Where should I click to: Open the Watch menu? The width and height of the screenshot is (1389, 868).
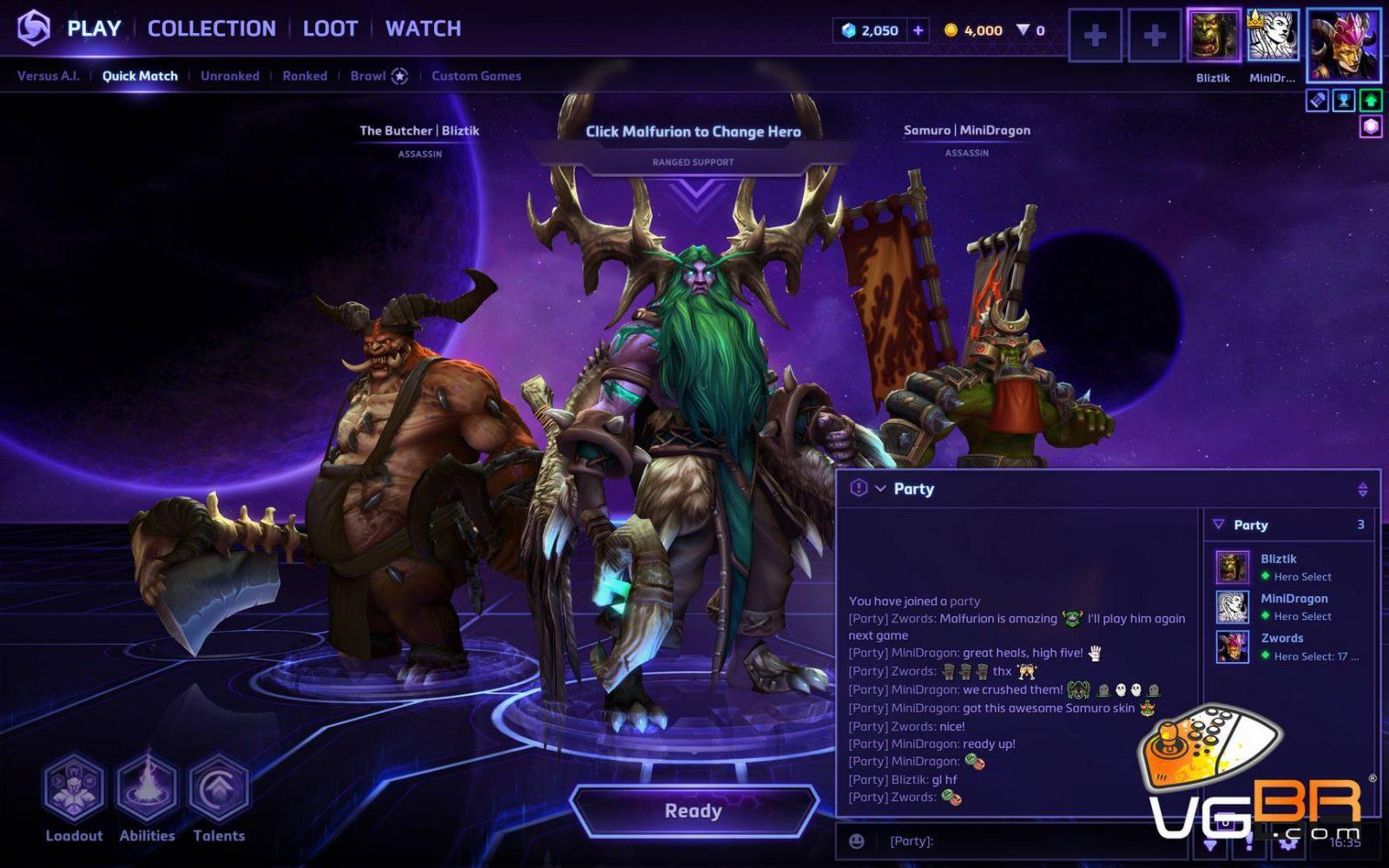[x=423, y=29]
